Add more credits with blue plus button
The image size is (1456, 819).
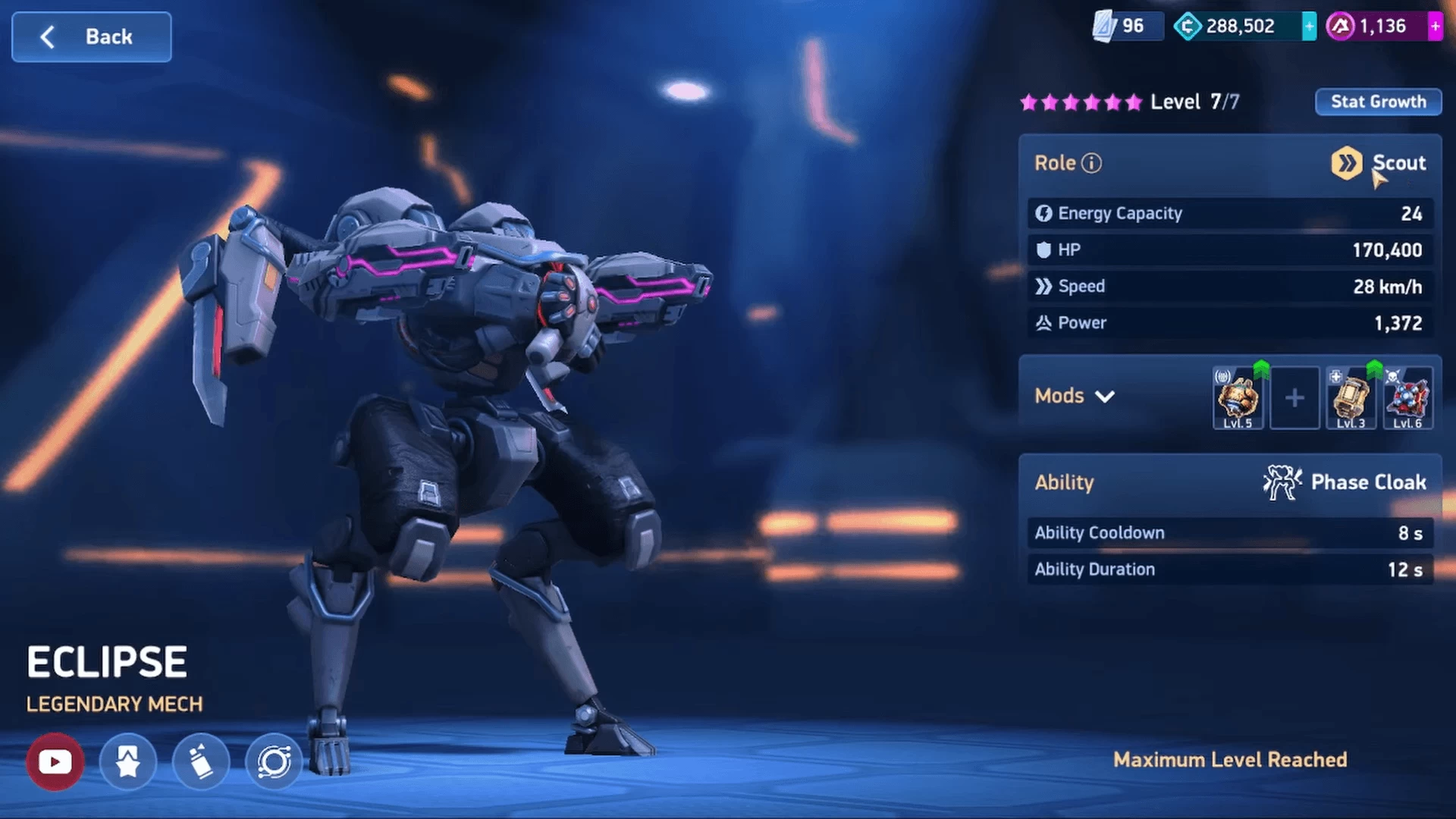(x=1309, y=27)
